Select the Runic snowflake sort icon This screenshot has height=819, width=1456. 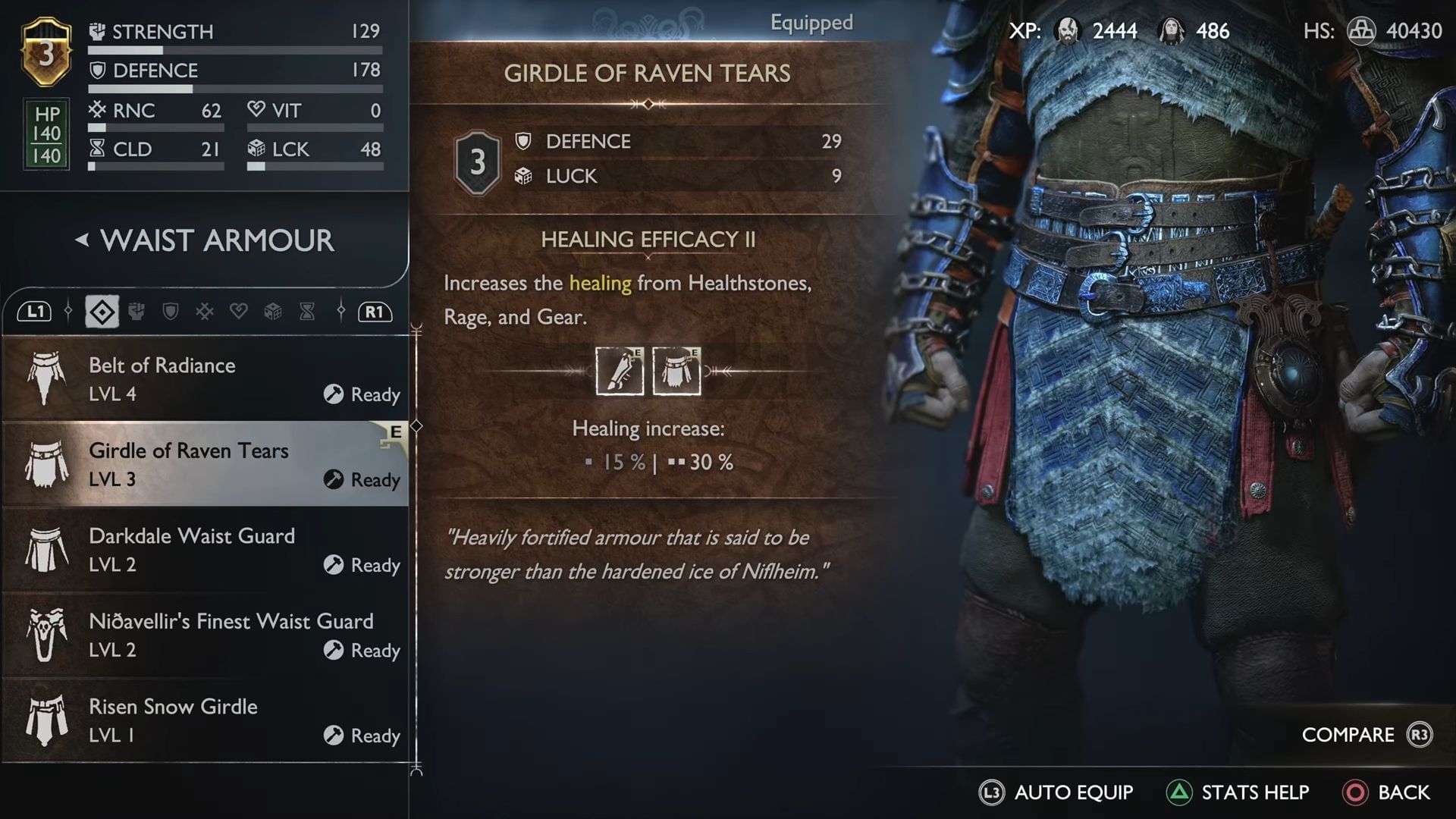click(x=203, y=312)
